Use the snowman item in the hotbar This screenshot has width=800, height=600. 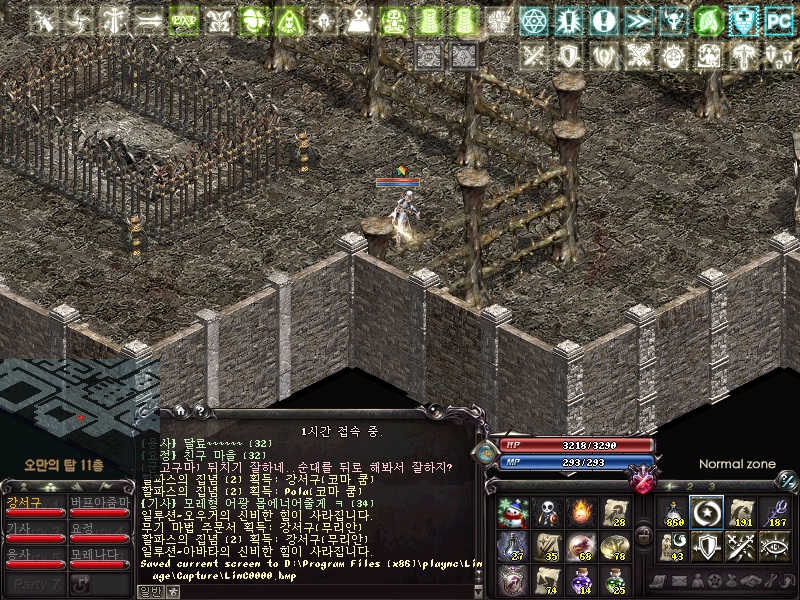512,512
